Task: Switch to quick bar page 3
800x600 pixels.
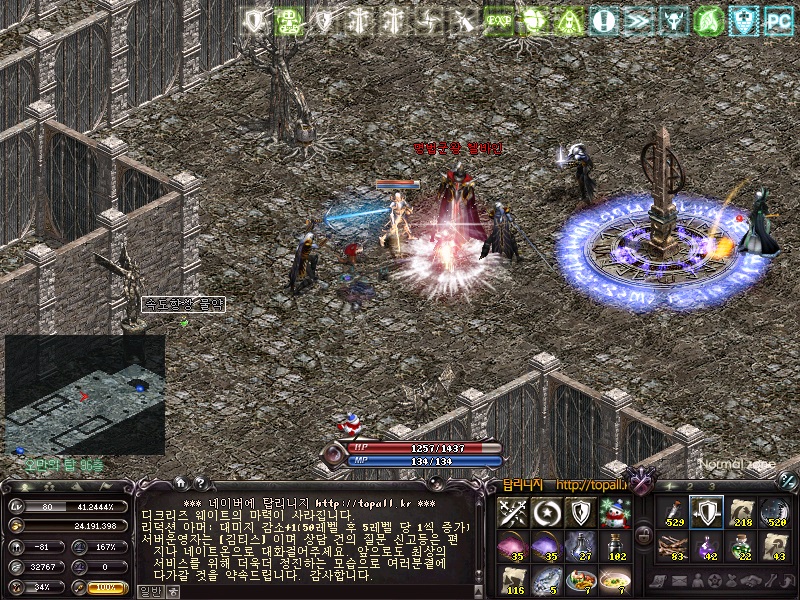Action: (712, 486)
